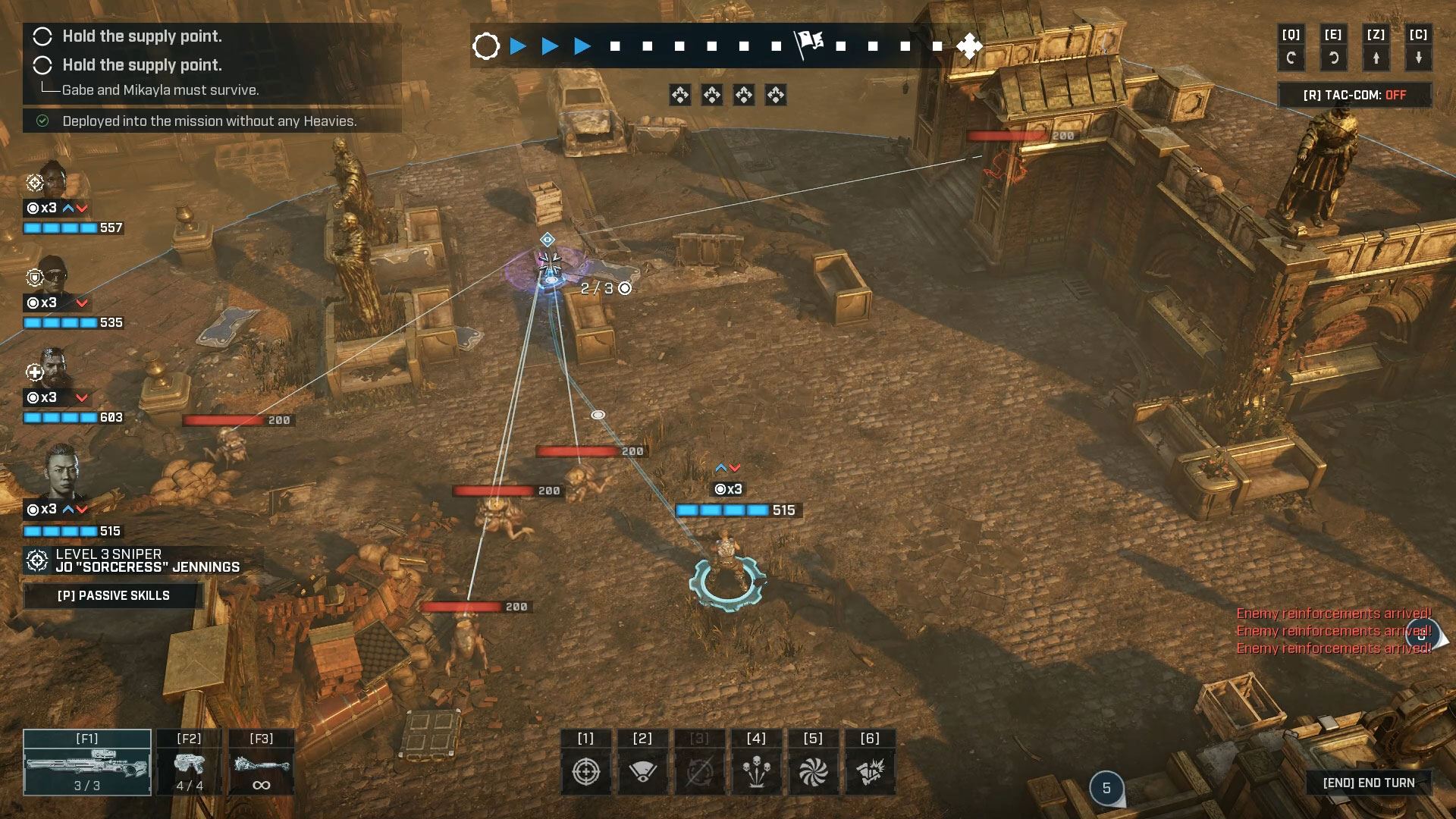The image size is (1456, 819).
Task: Equip the grenade in the third weapon slot
Action: point(262,762)
